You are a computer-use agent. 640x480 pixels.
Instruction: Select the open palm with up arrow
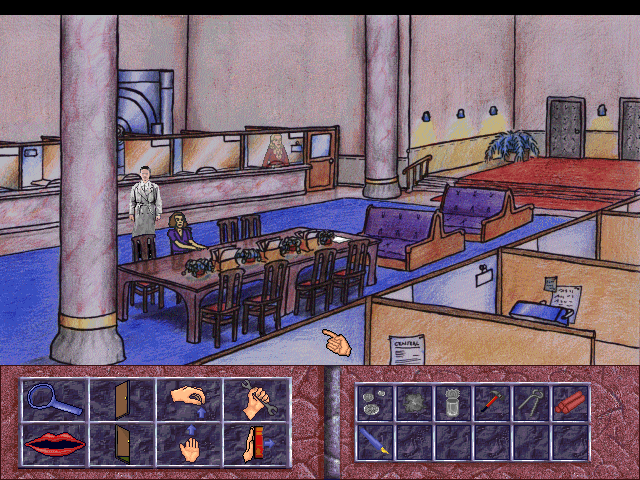click(188, 443)
